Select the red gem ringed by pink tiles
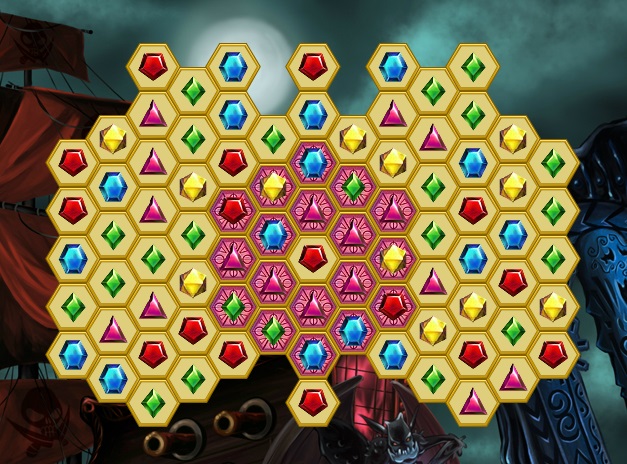This screenshot has width=627, height=464. [313, 257]
